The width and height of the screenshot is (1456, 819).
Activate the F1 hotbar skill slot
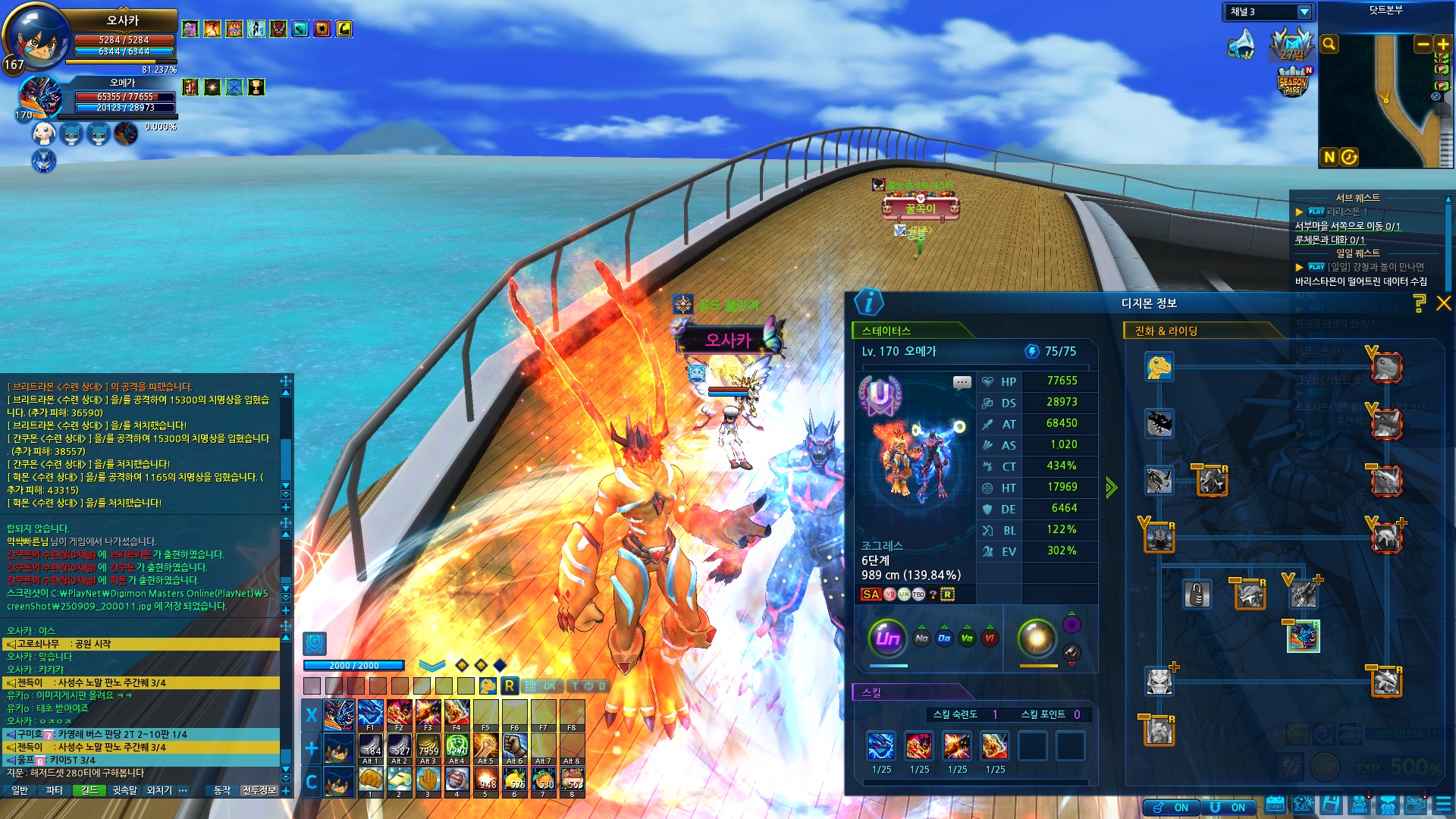click(370, 714)
